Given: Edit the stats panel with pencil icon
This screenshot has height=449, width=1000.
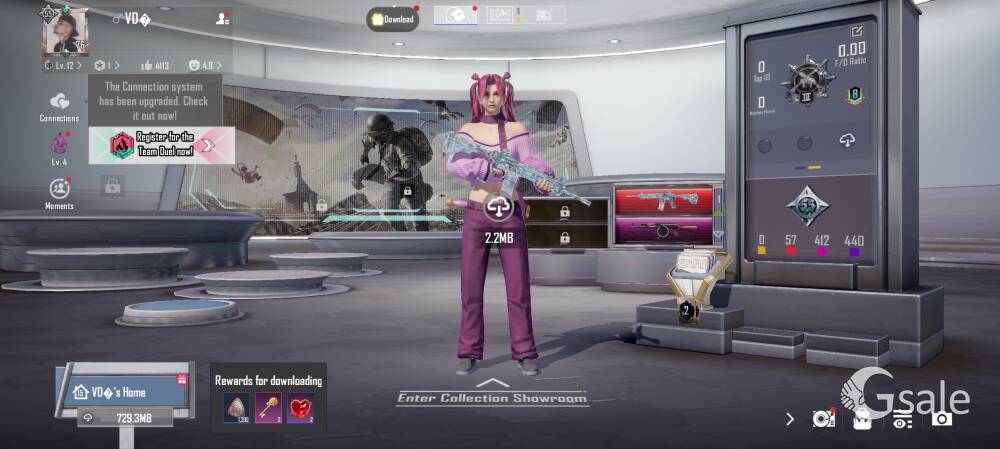Looking at the screenshot, I should (856, 31).
